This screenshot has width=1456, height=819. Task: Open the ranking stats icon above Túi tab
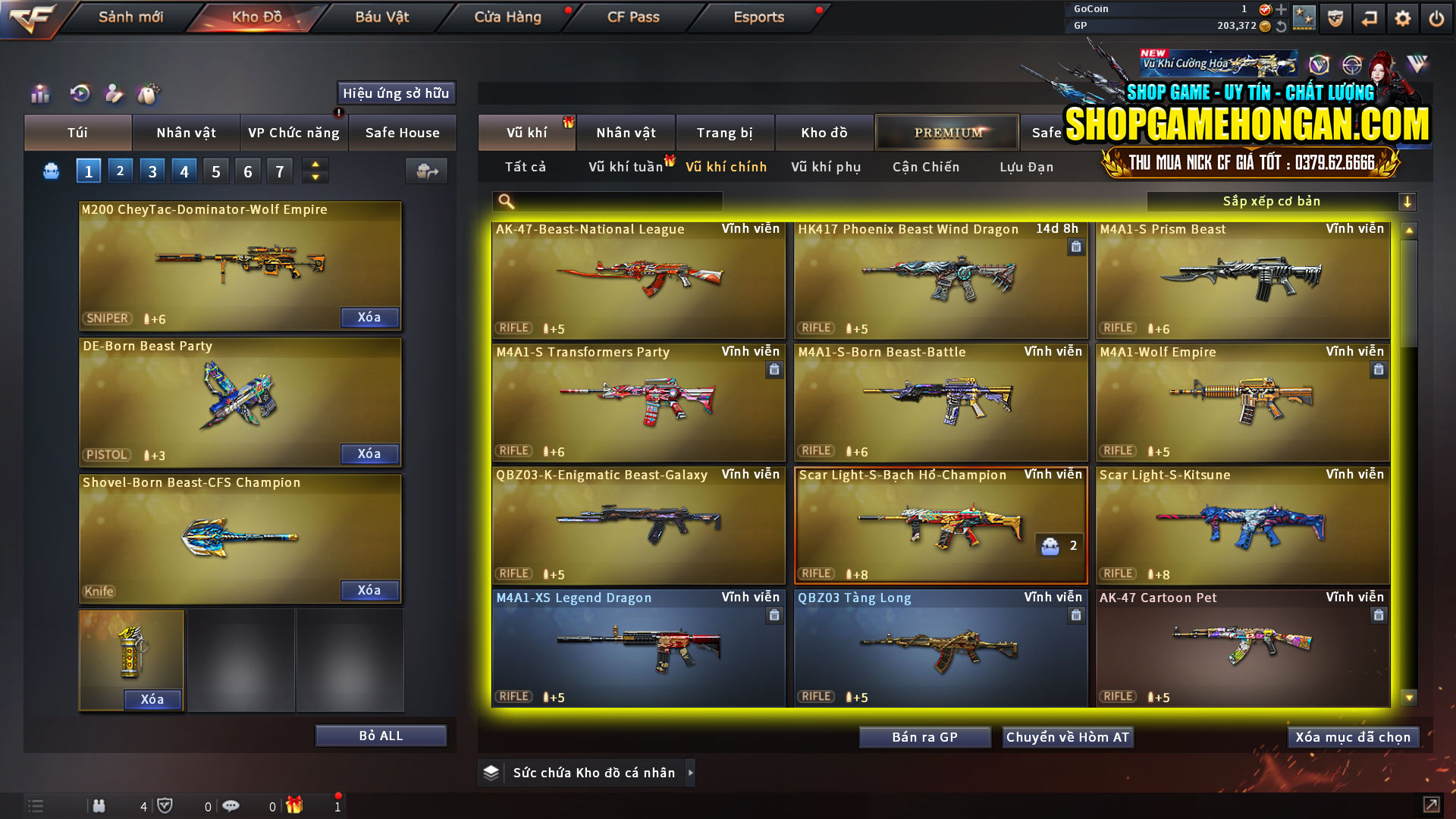(39, 95)
